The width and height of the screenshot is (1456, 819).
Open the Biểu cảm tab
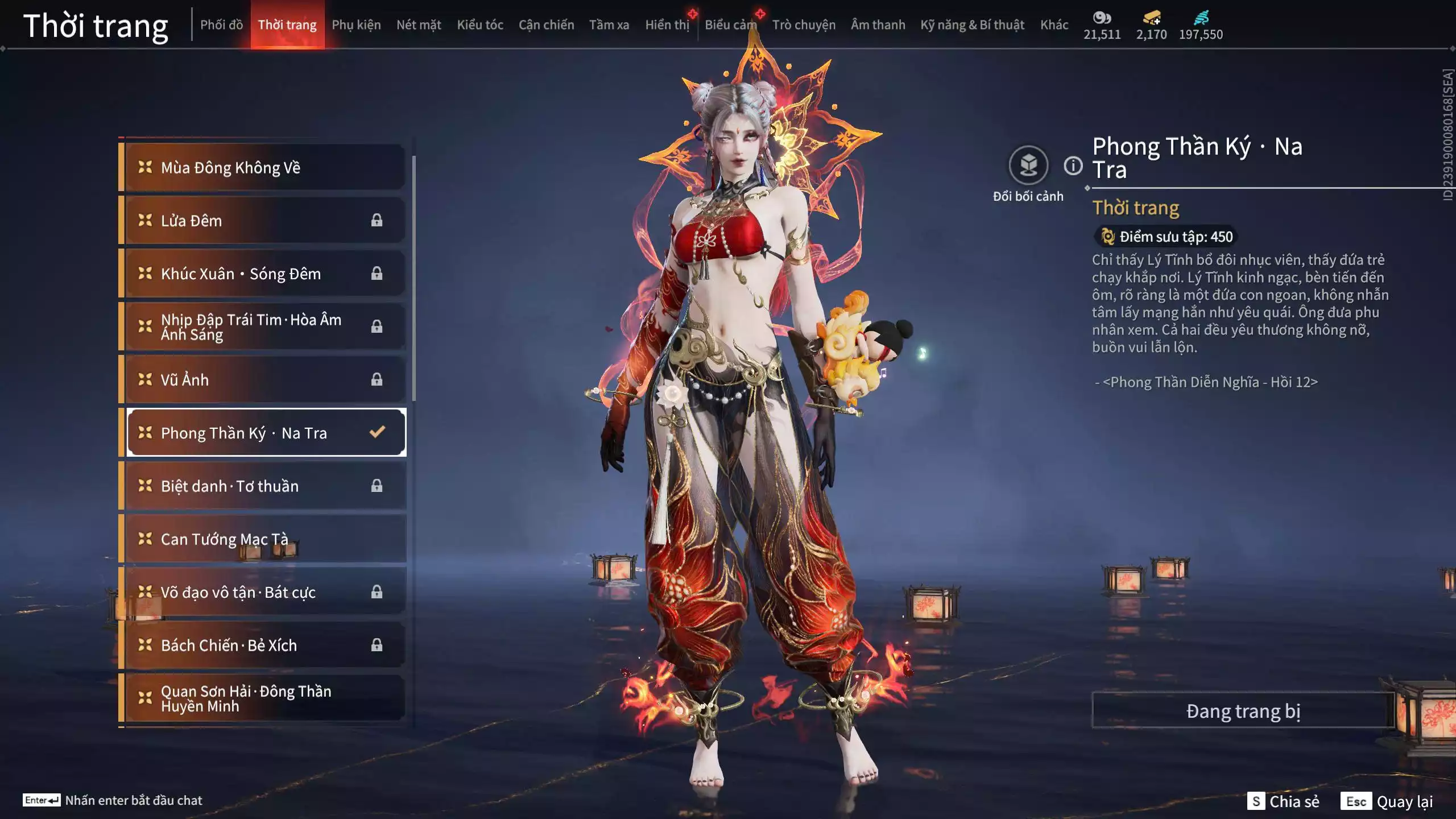731,25
